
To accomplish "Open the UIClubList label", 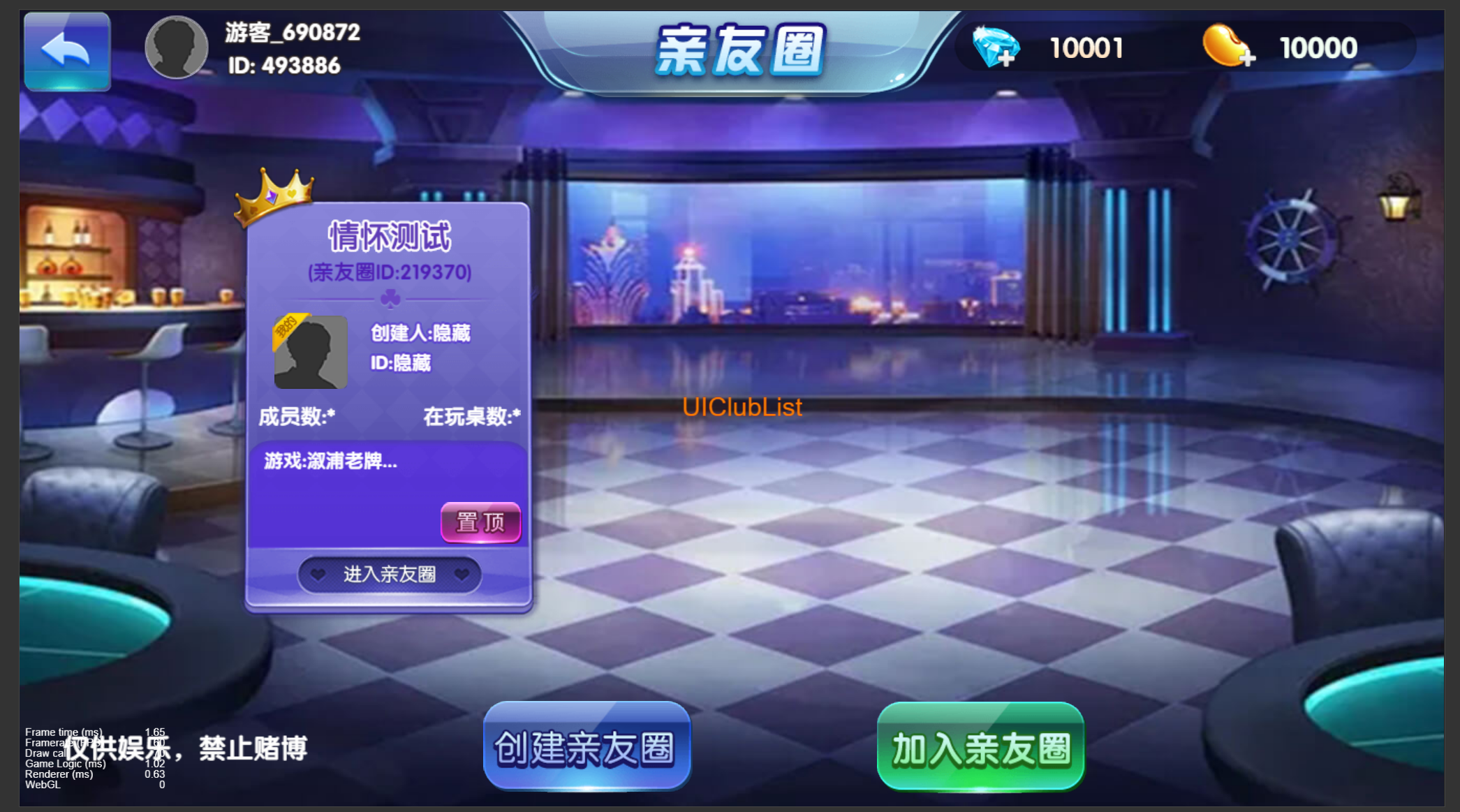I will click(x=742, y=407).
